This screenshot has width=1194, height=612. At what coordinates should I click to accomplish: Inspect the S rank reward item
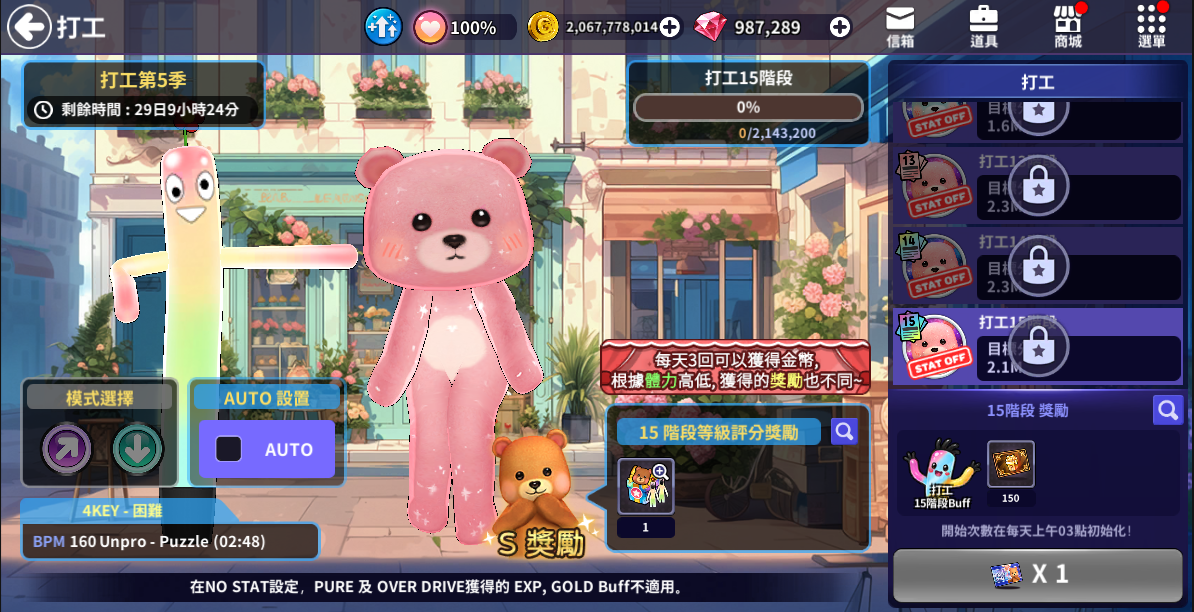point(645,486)
